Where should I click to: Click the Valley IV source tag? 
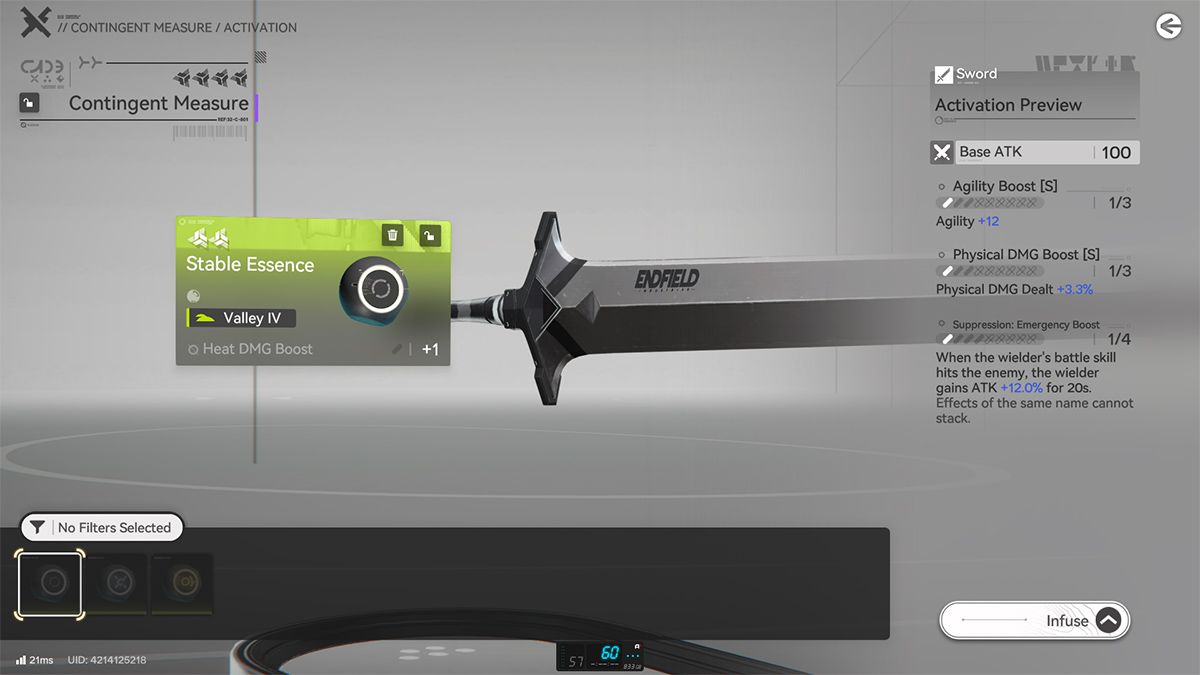[242, 318]
